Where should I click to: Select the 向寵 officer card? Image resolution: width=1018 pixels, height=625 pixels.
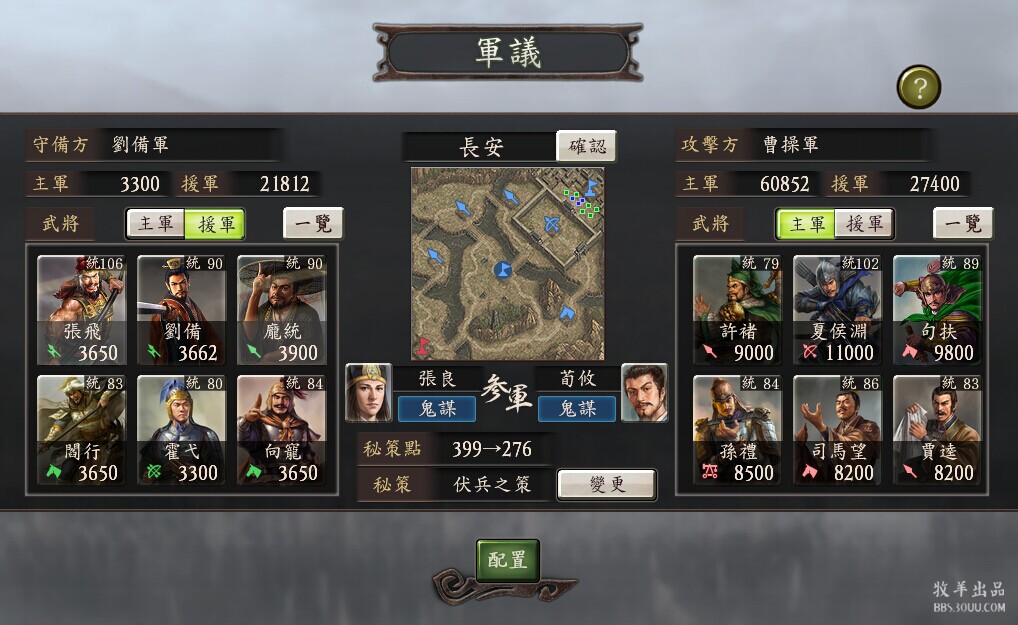282,430
